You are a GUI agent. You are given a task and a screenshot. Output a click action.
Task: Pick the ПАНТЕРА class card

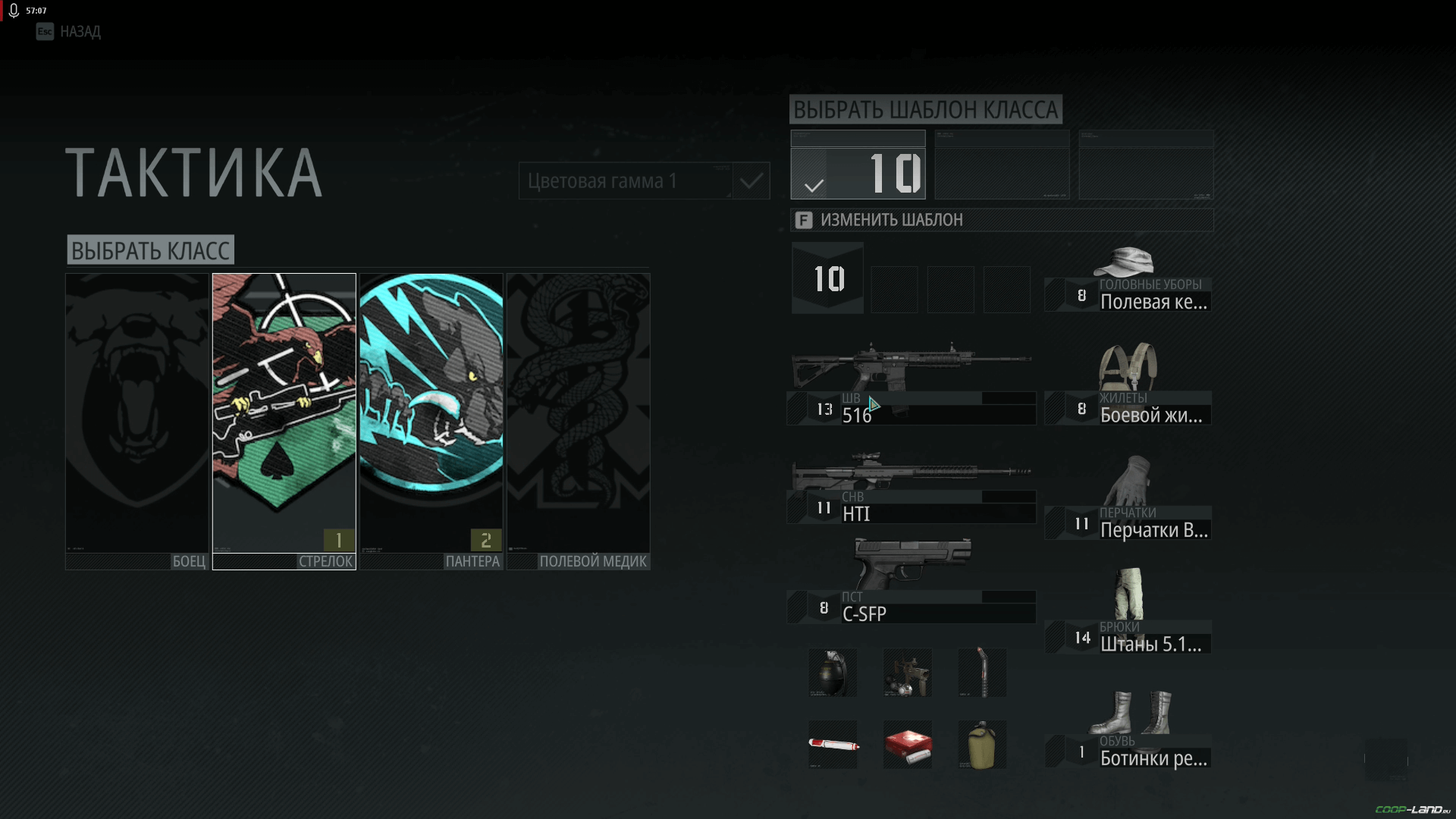(x=431, y=421)
